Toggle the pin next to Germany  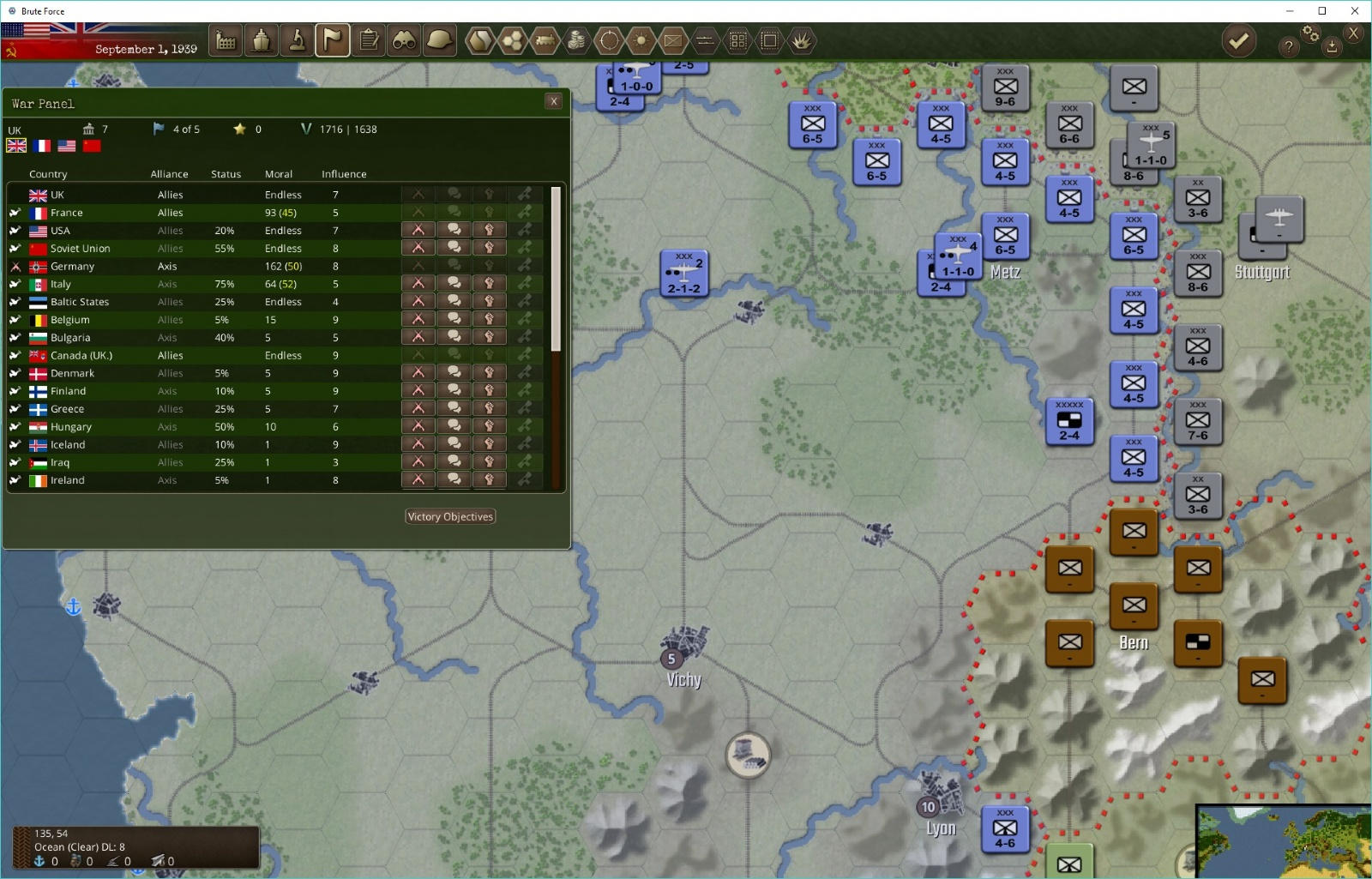15,266
